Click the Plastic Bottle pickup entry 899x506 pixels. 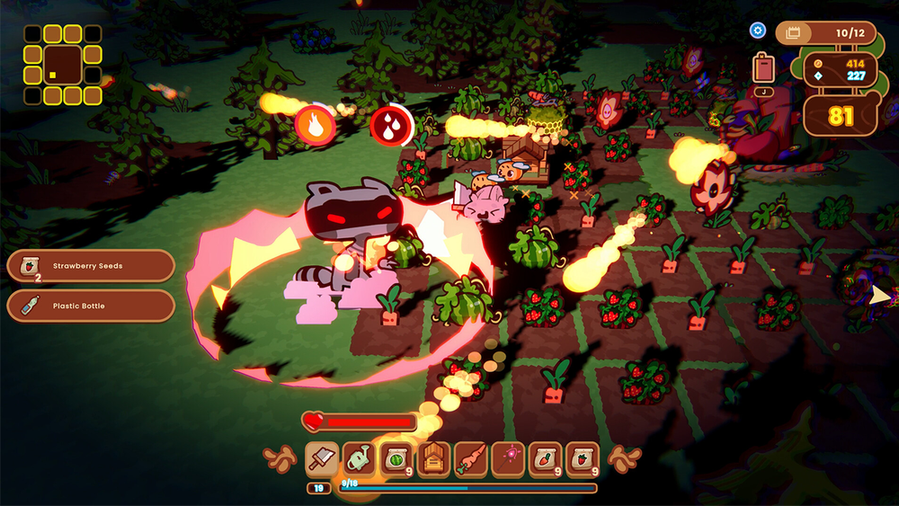[91, 306]
